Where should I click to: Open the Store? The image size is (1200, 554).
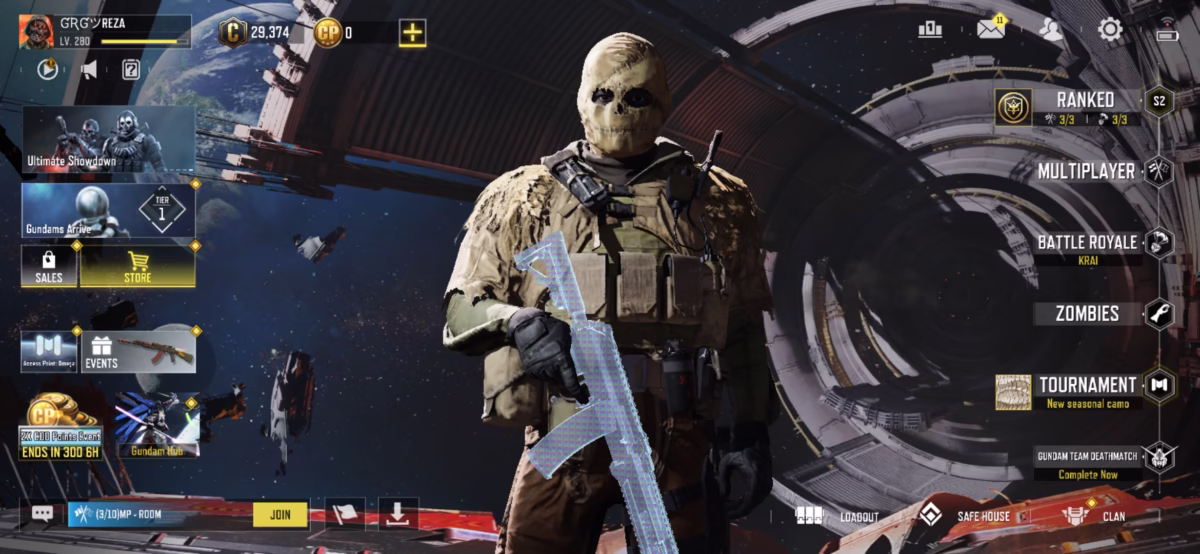(138, 266)
